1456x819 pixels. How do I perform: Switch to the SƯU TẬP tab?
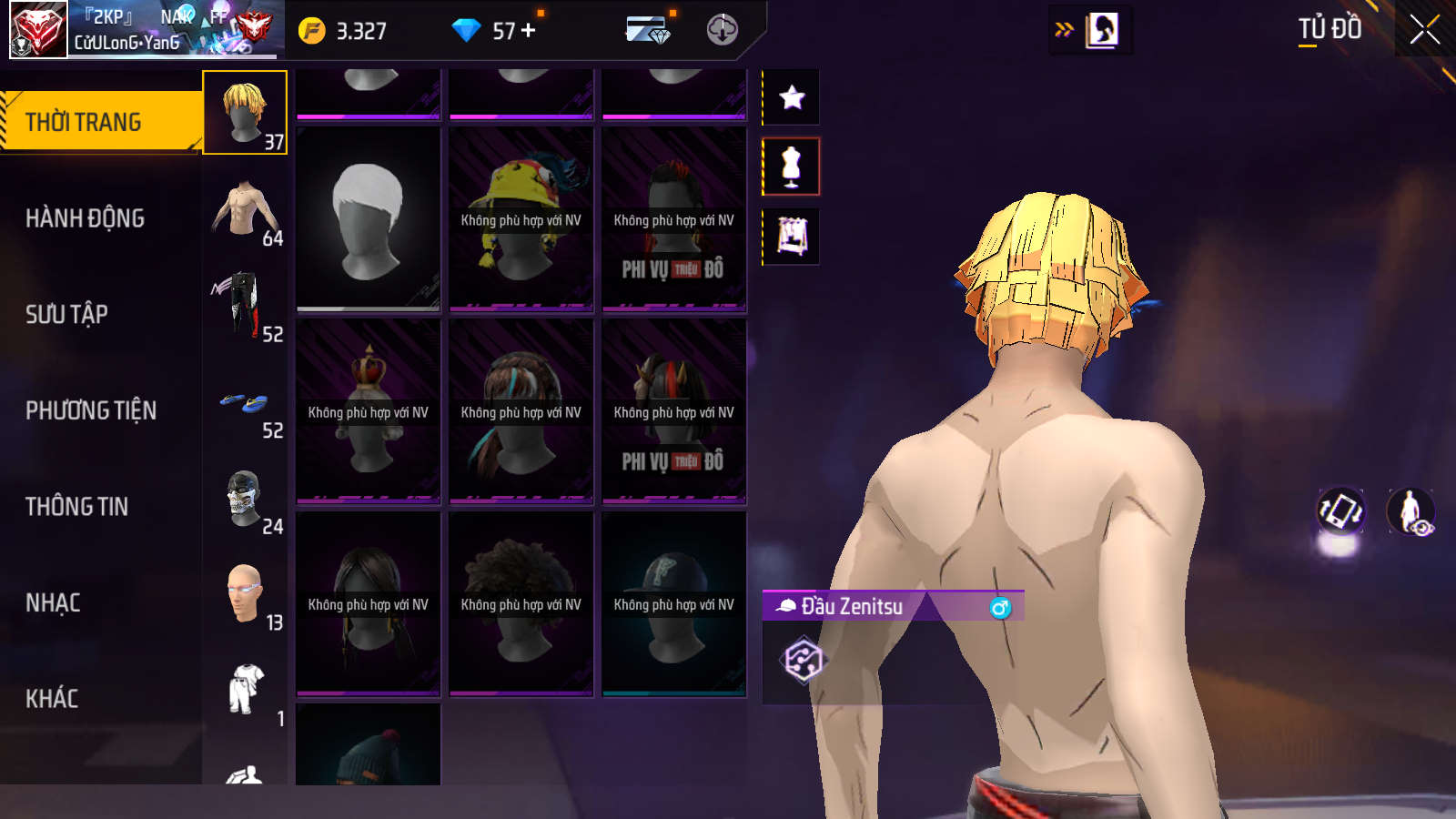(66, 315)
